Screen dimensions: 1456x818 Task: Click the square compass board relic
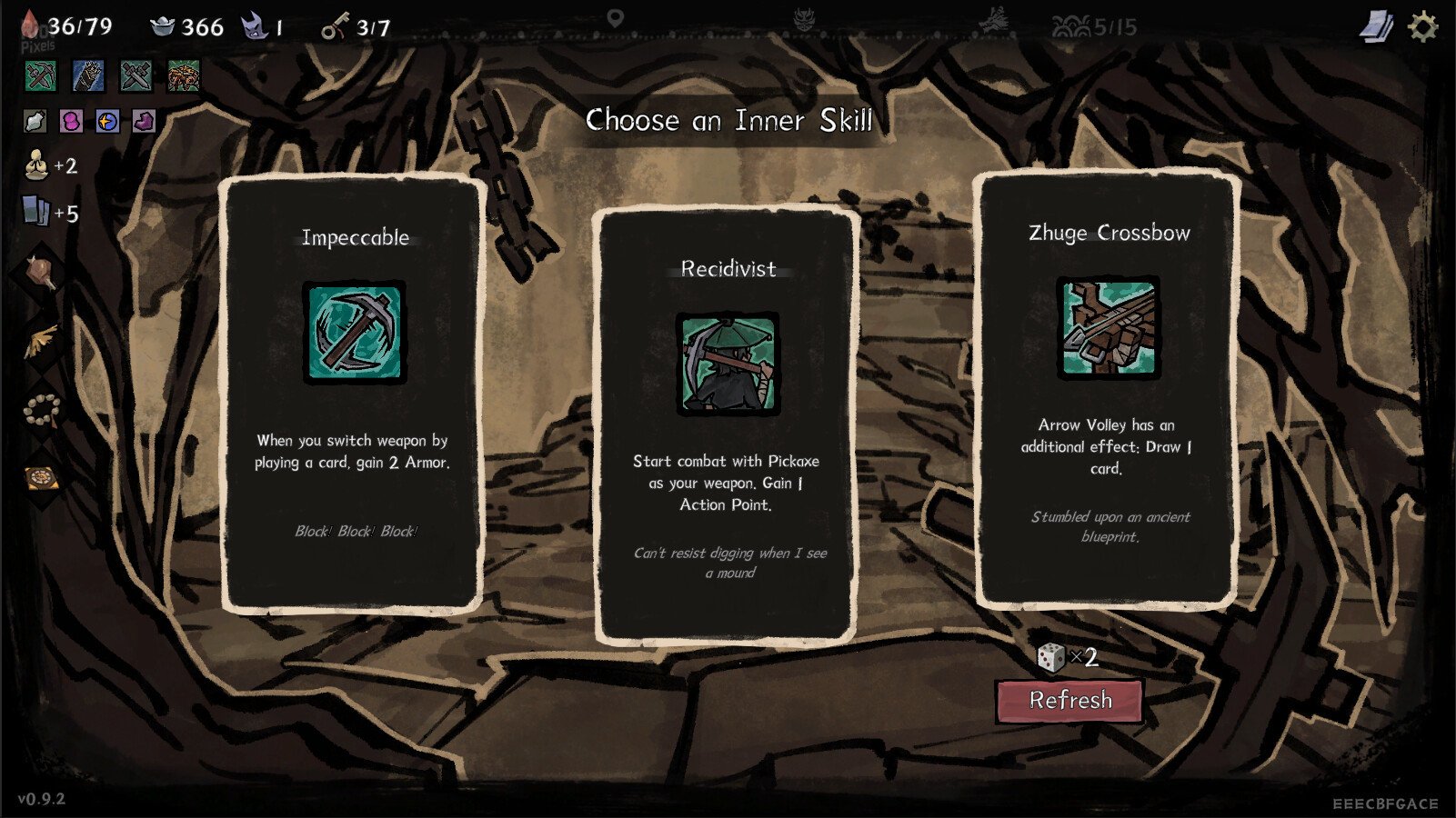click(41, 477)
